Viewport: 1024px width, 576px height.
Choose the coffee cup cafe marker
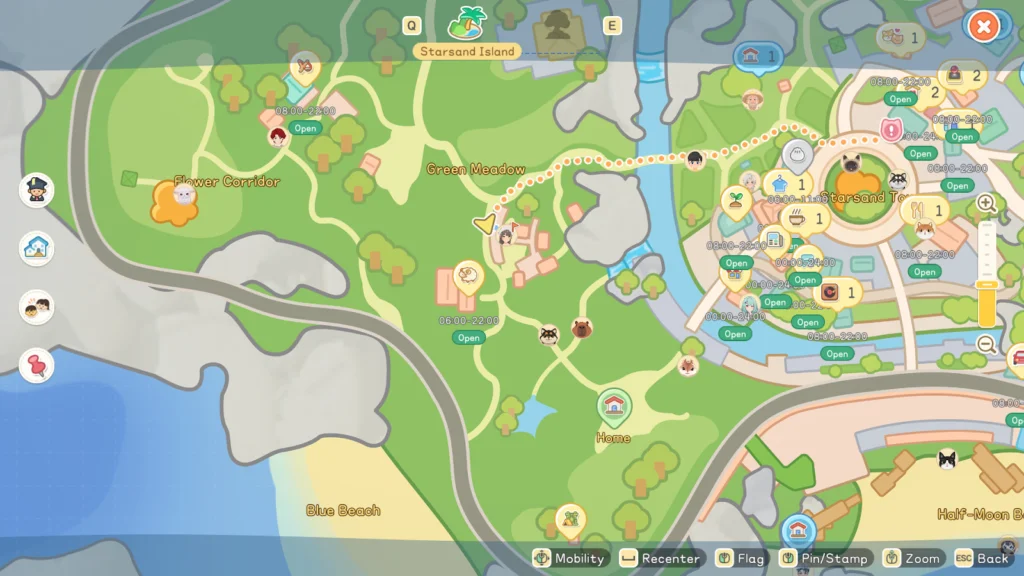[797, 217]
